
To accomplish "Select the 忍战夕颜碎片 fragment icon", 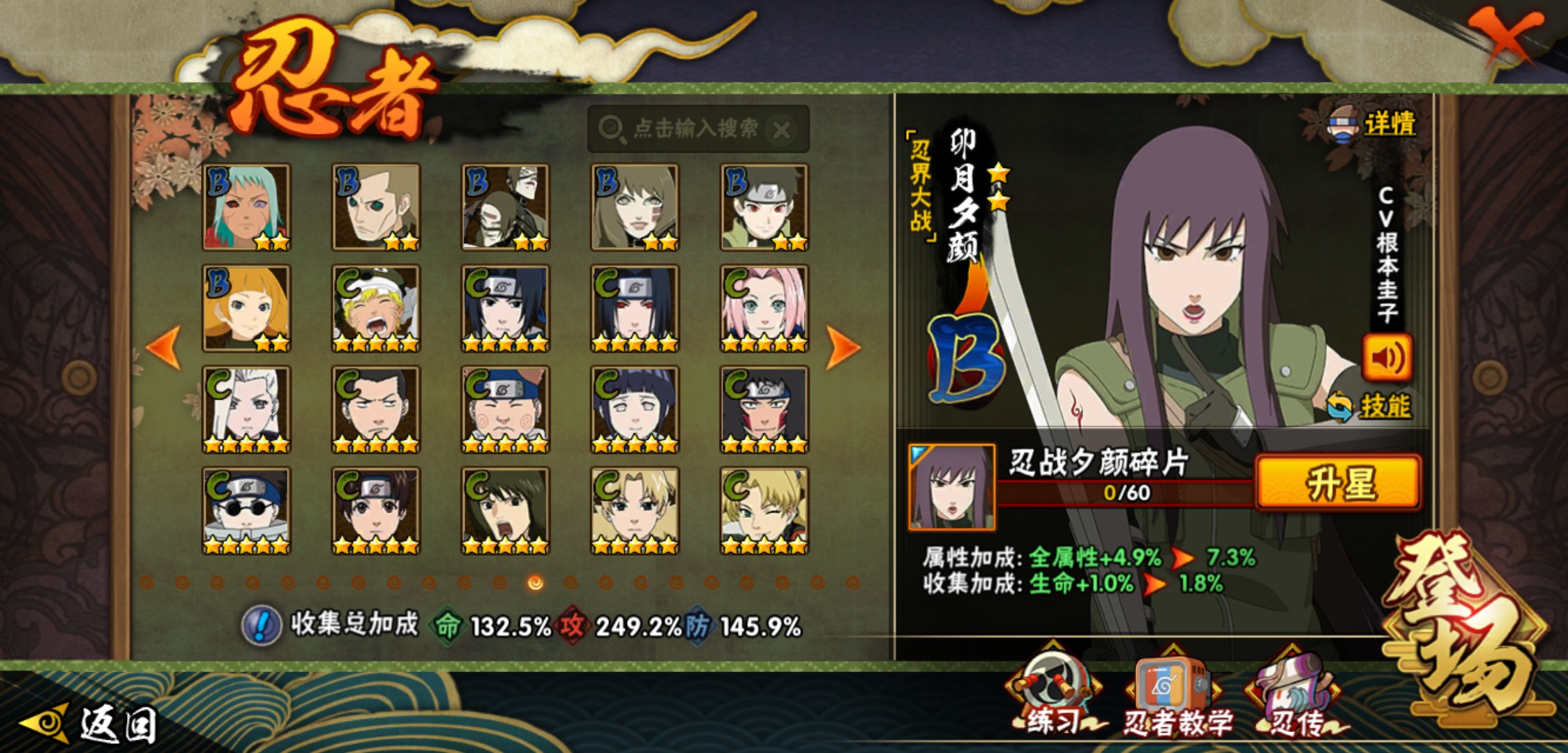I will (x=951, y=487).
